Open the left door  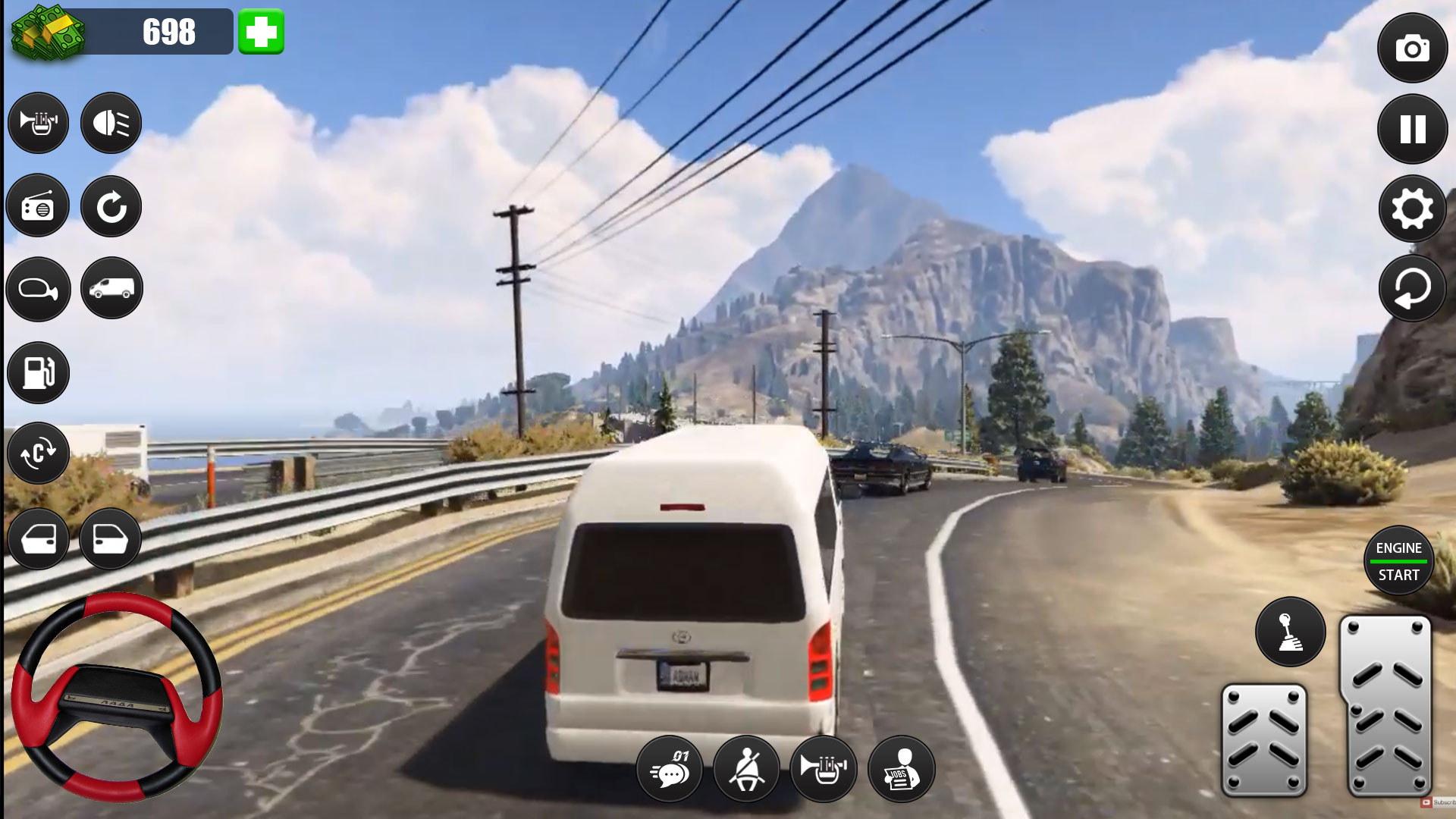click(38, 539)
